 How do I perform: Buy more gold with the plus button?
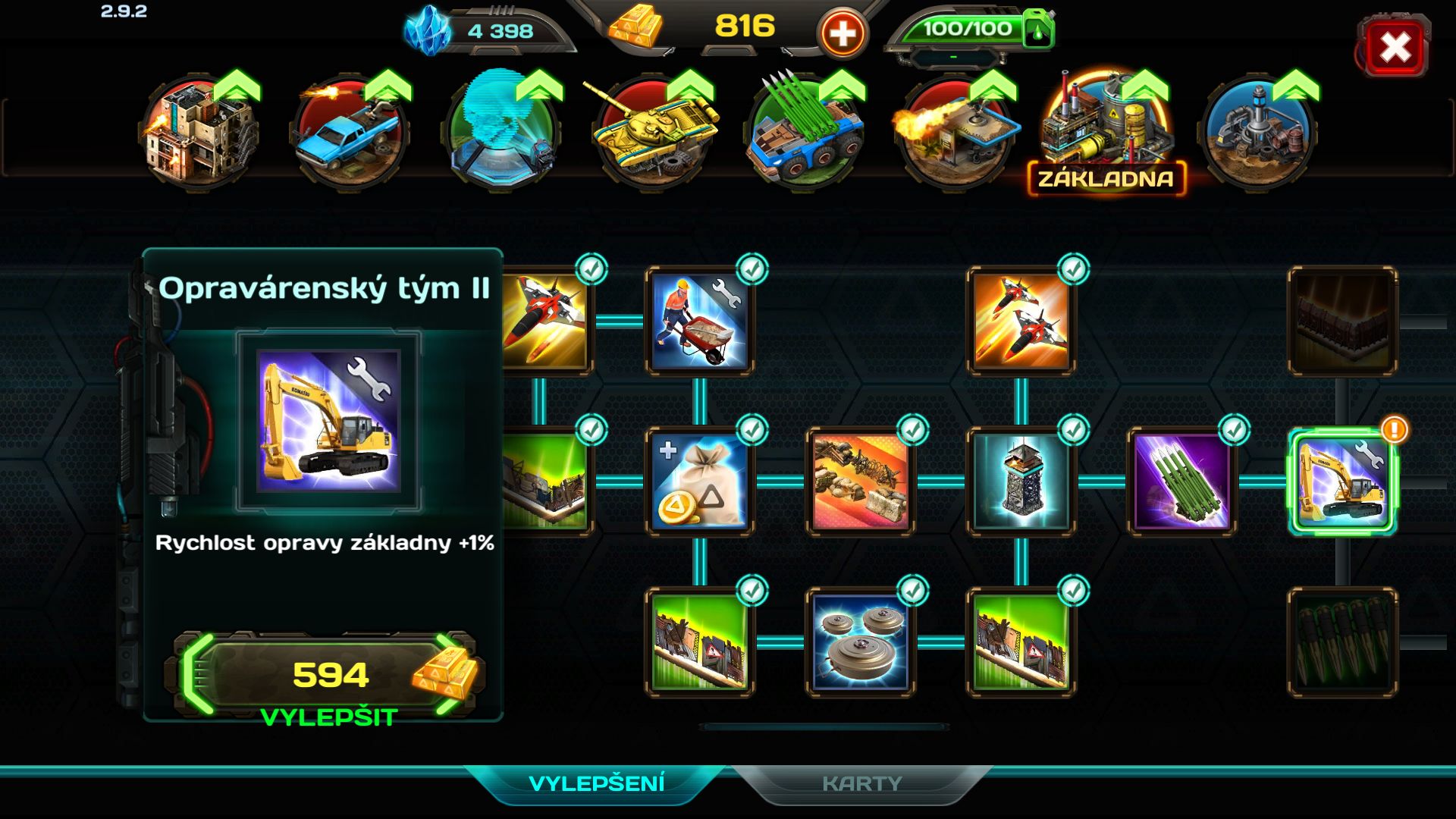pos(842,33)
